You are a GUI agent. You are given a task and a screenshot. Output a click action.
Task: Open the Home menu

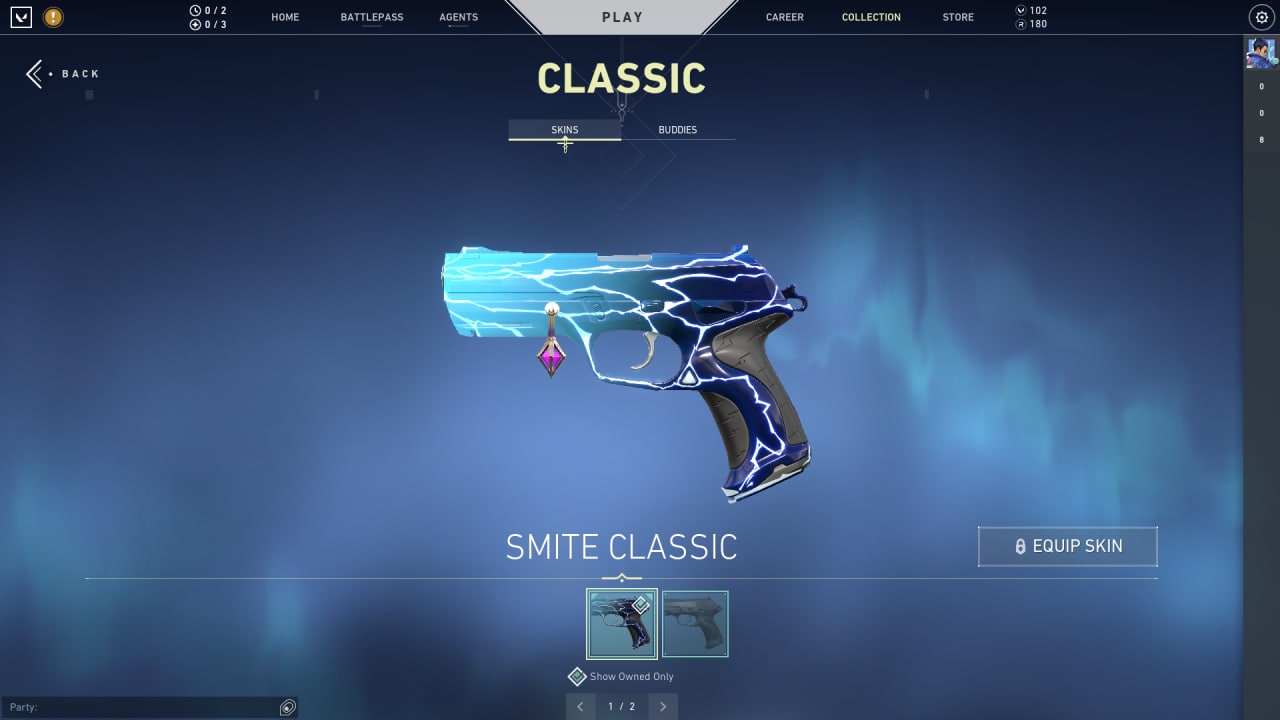[285, 17]
